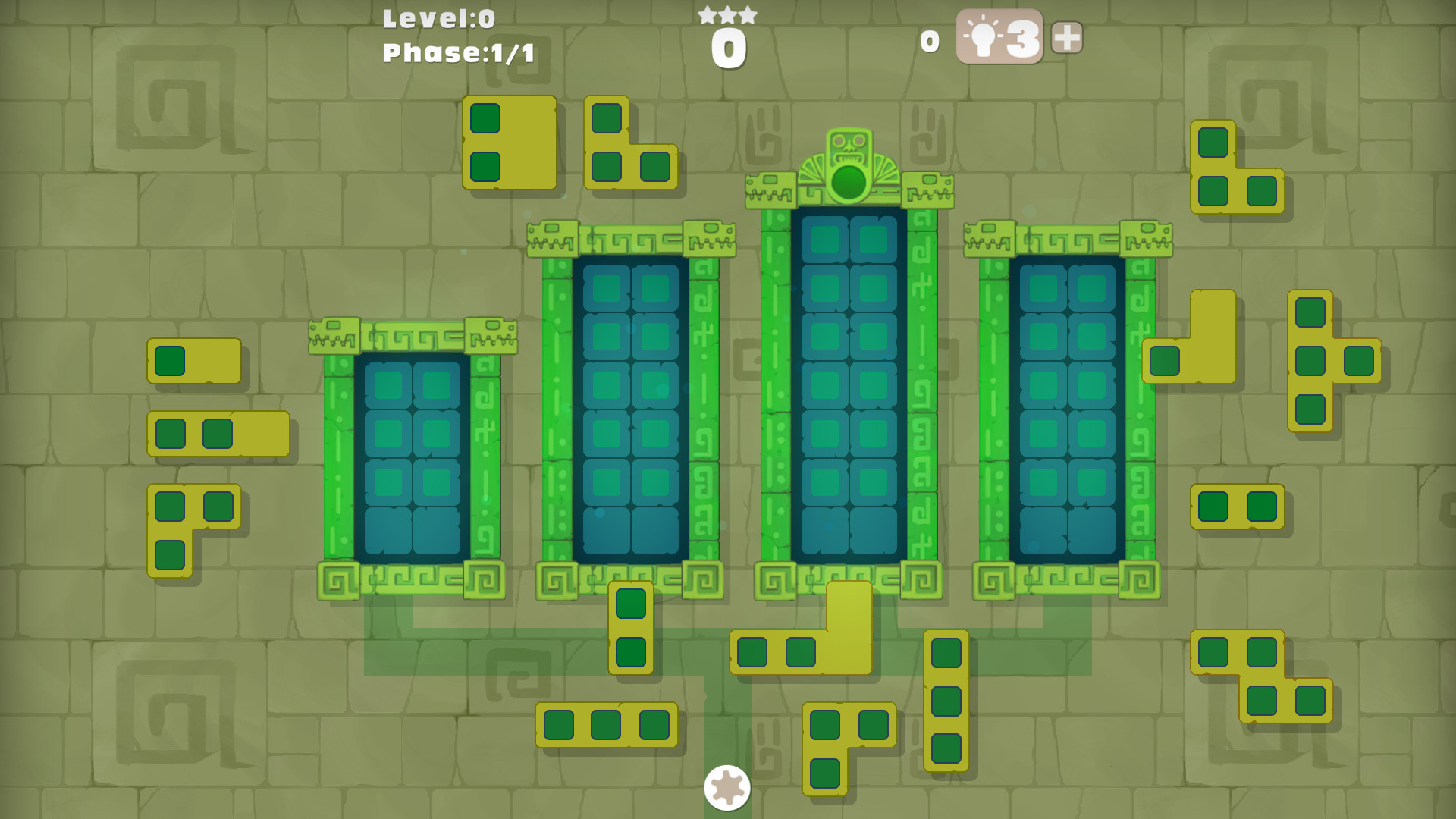
Task: Open settings via the gear icon
Action: coord(726,789)
